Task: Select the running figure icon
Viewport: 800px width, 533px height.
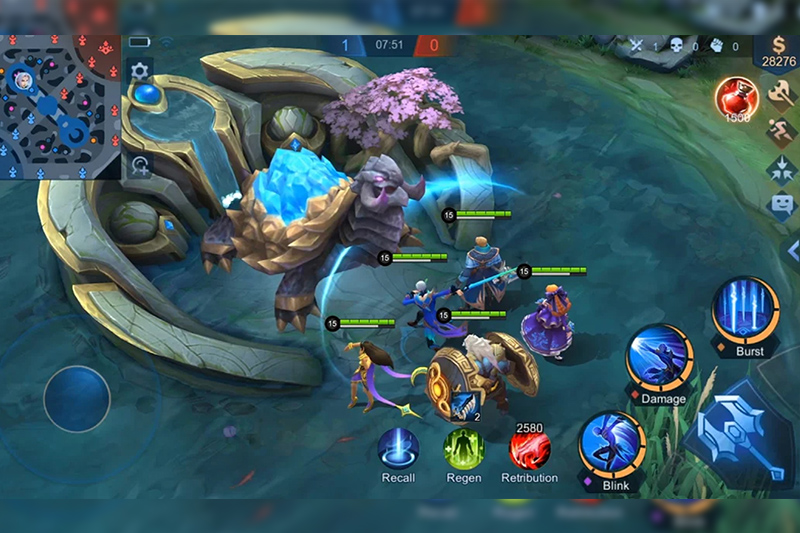Action: point(781,132)
